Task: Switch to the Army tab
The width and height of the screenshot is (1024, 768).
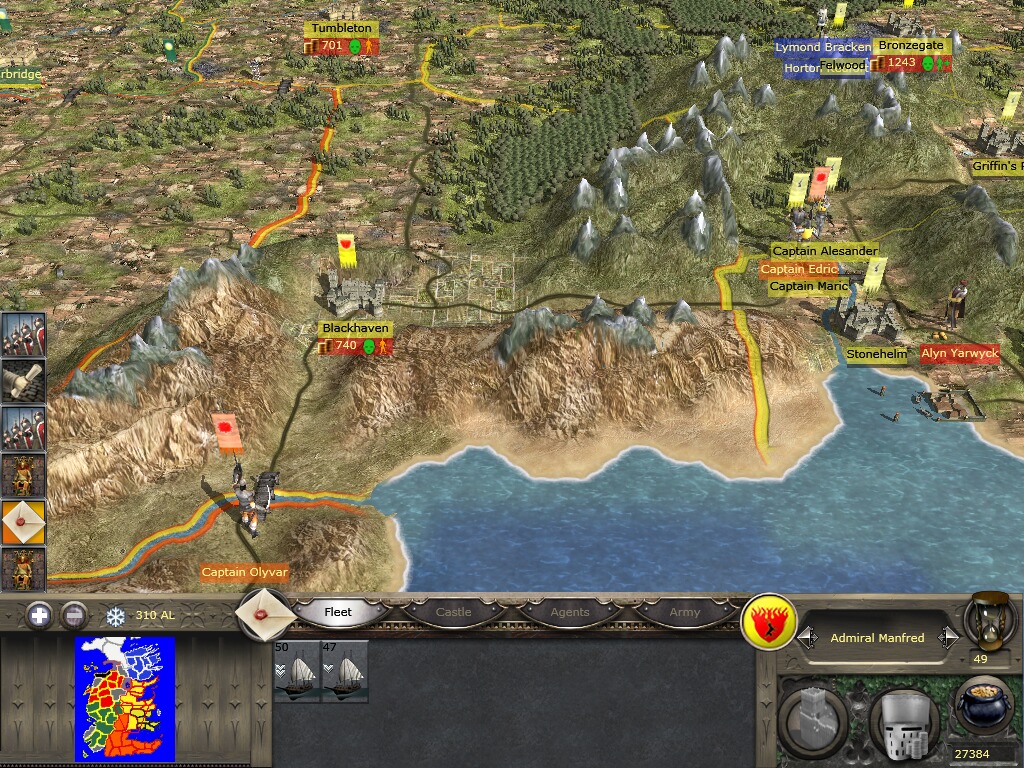Action: 684,612
